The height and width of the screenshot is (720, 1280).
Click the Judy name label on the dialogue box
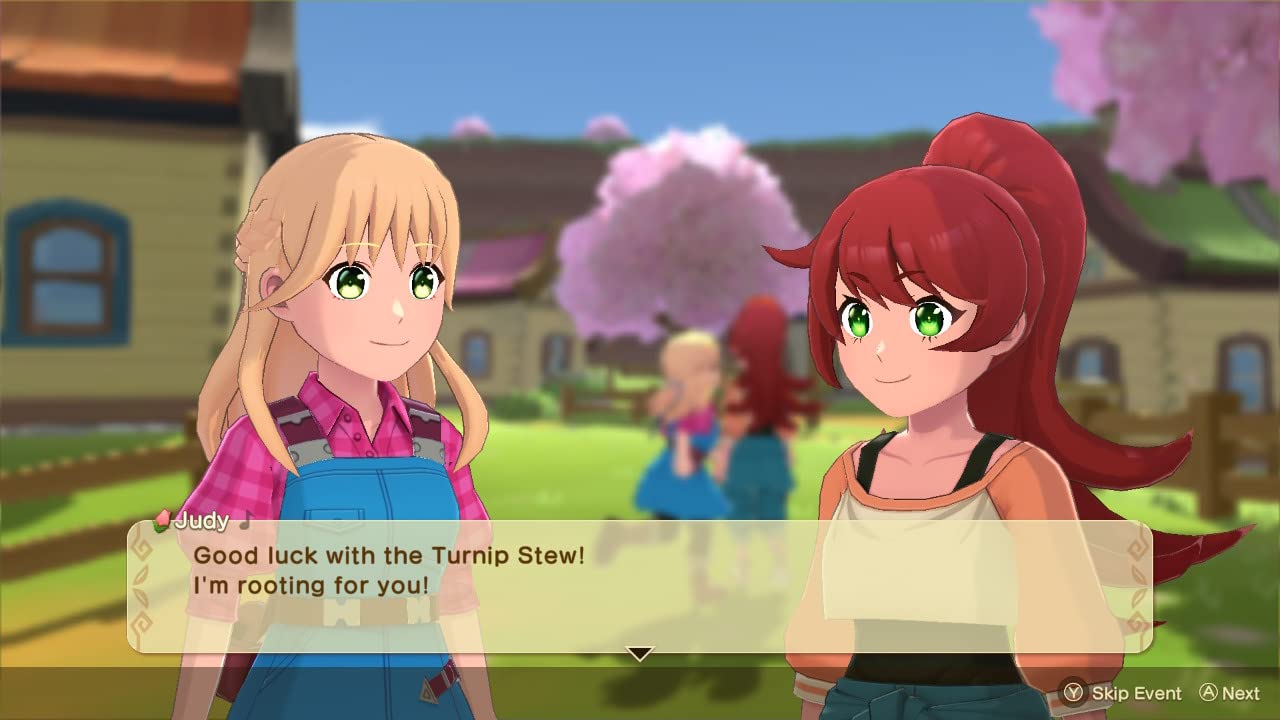click(203, 521)
